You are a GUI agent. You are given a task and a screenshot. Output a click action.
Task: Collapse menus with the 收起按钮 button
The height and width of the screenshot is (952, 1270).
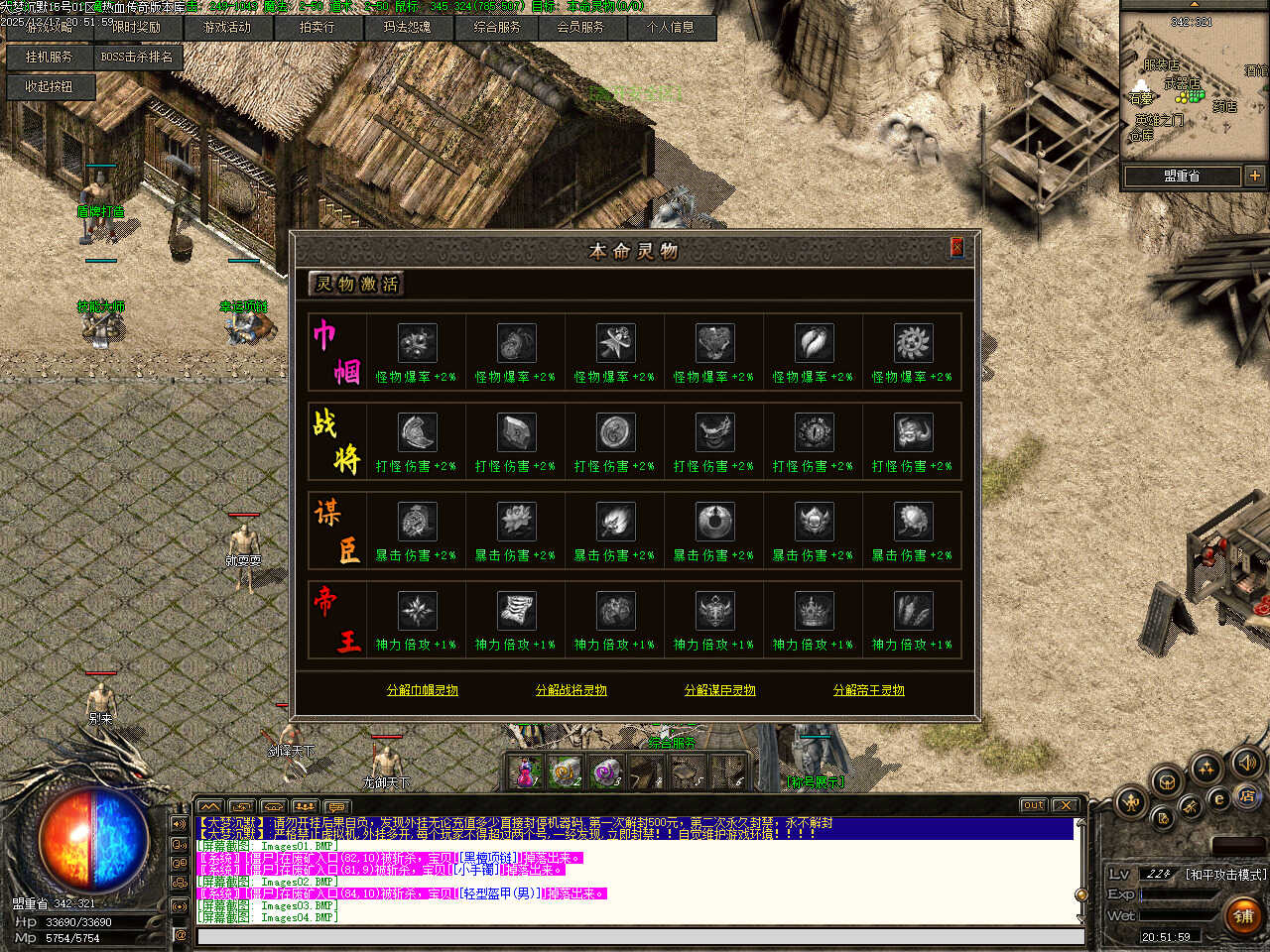tap(49, 87)
